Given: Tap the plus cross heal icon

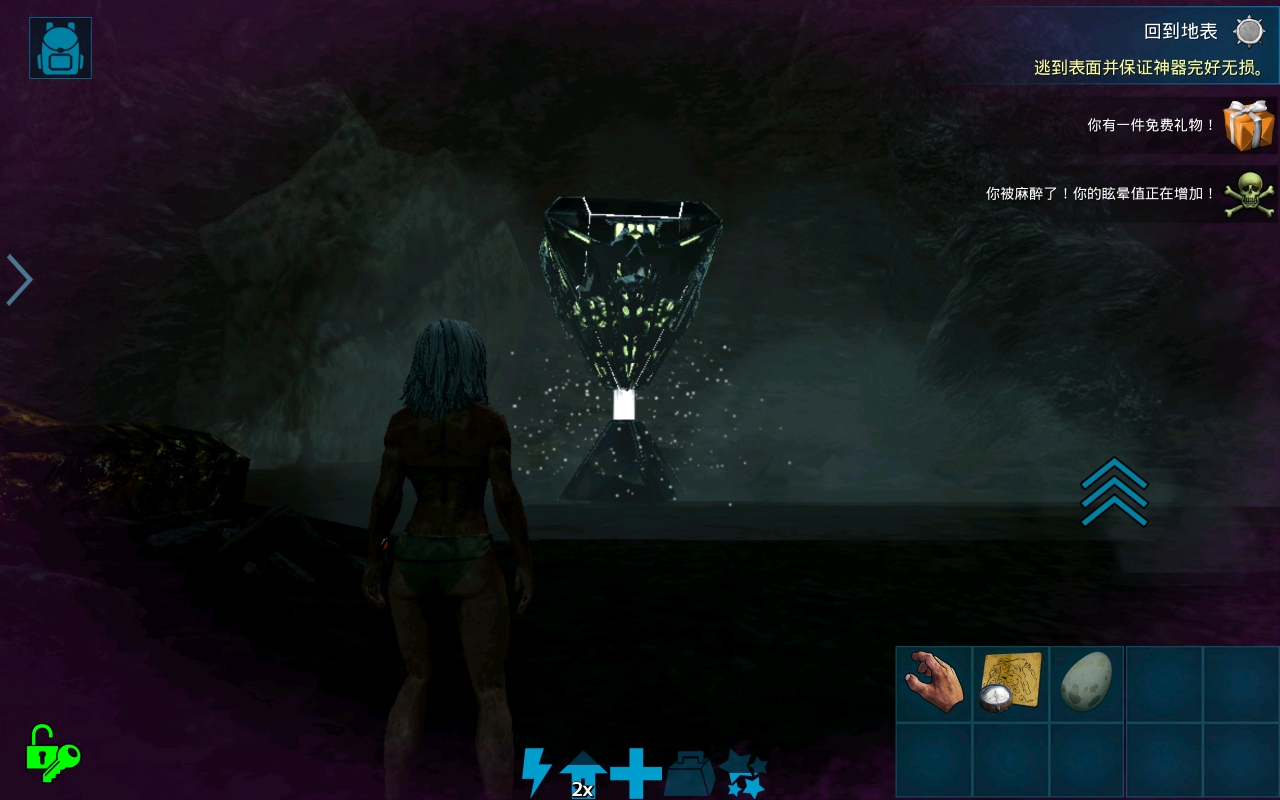Looking at the screenshot, I should (x=636, y=773).
